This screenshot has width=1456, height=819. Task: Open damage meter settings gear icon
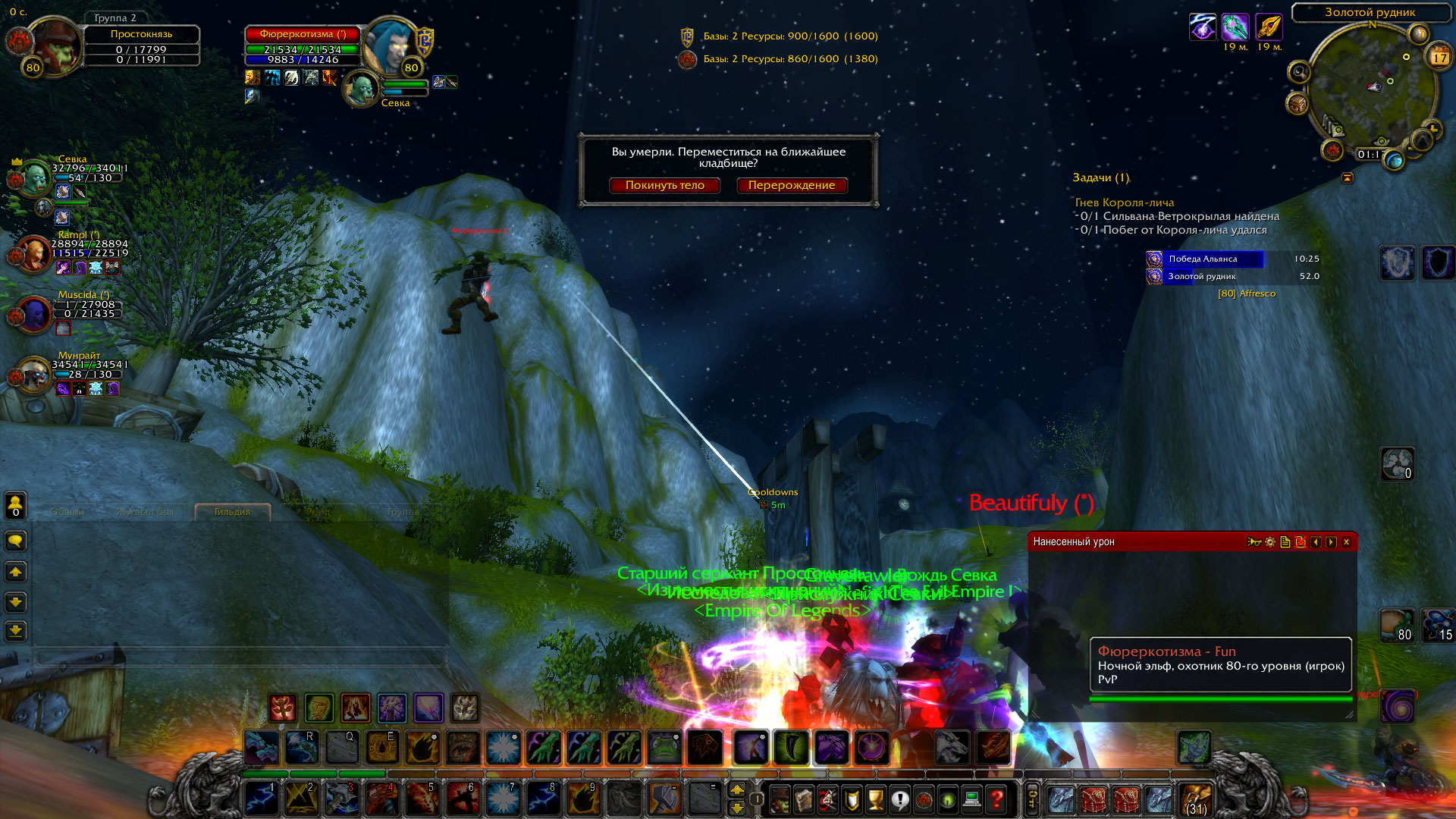coord(1270,541)
